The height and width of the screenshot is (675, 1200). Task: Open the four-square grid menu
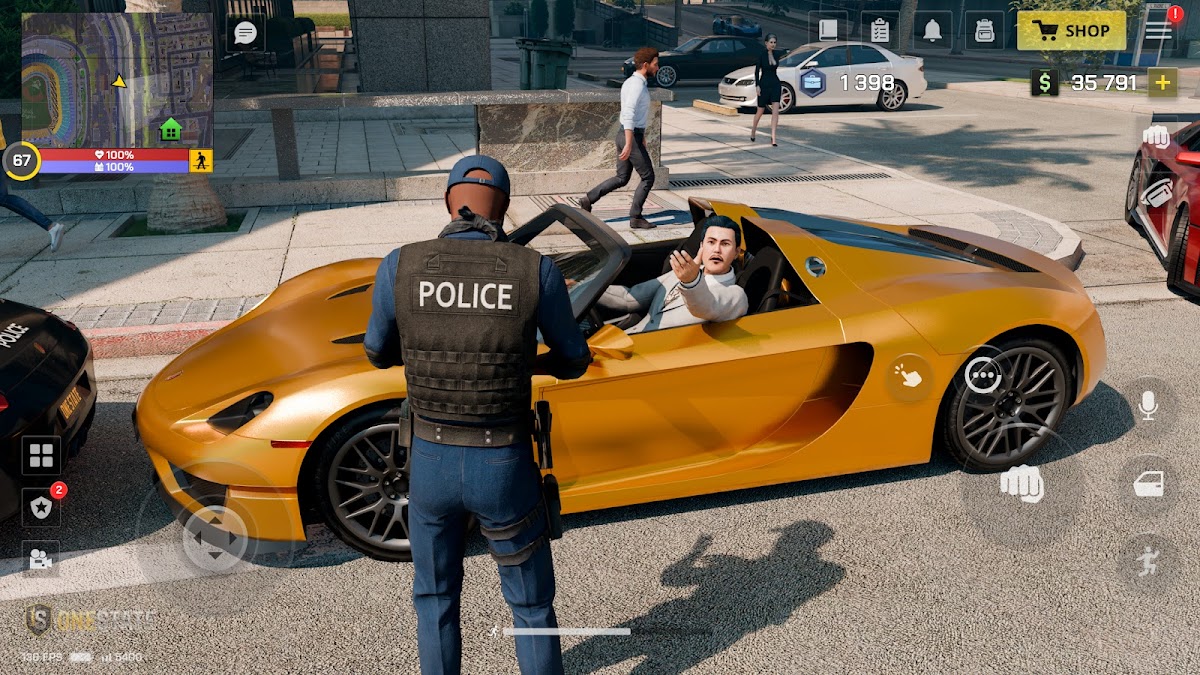[x=41, y=456]
